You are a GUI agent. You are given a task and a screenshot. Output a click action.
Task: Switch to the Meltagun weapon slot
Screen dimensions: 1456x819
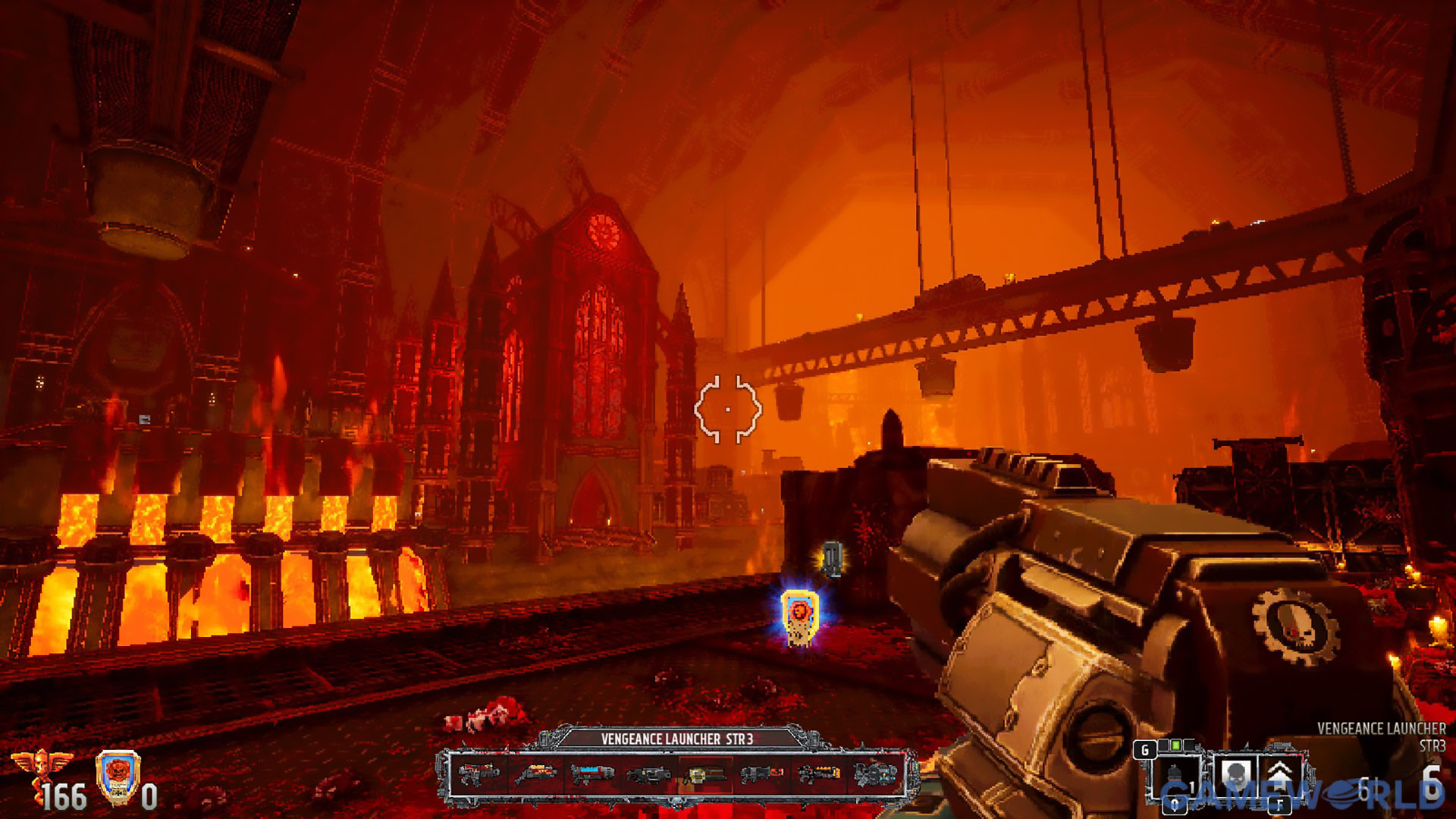[761, 774]
